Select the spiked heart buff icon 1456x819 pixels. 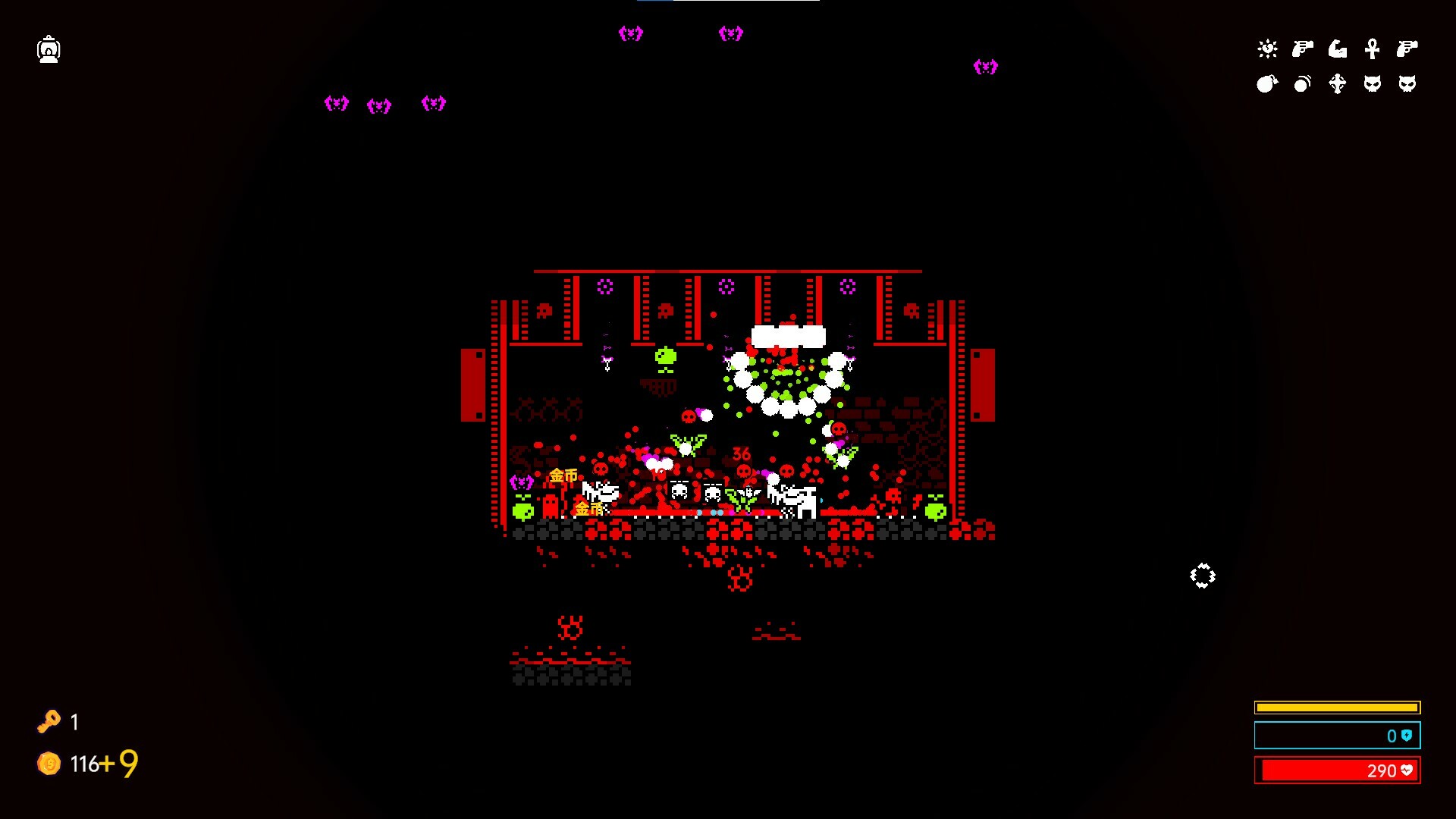[x=1268, y=49]
